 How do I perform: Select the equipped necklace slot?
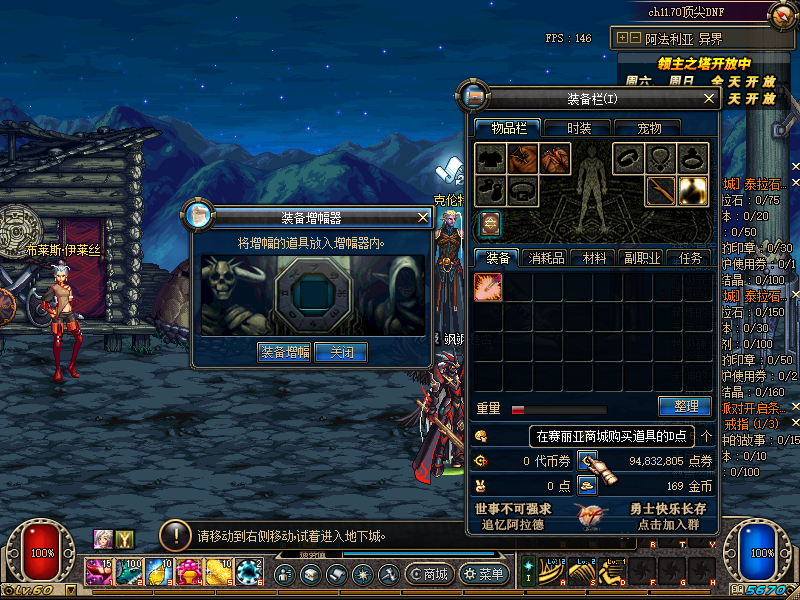click(x=660, y=158)
